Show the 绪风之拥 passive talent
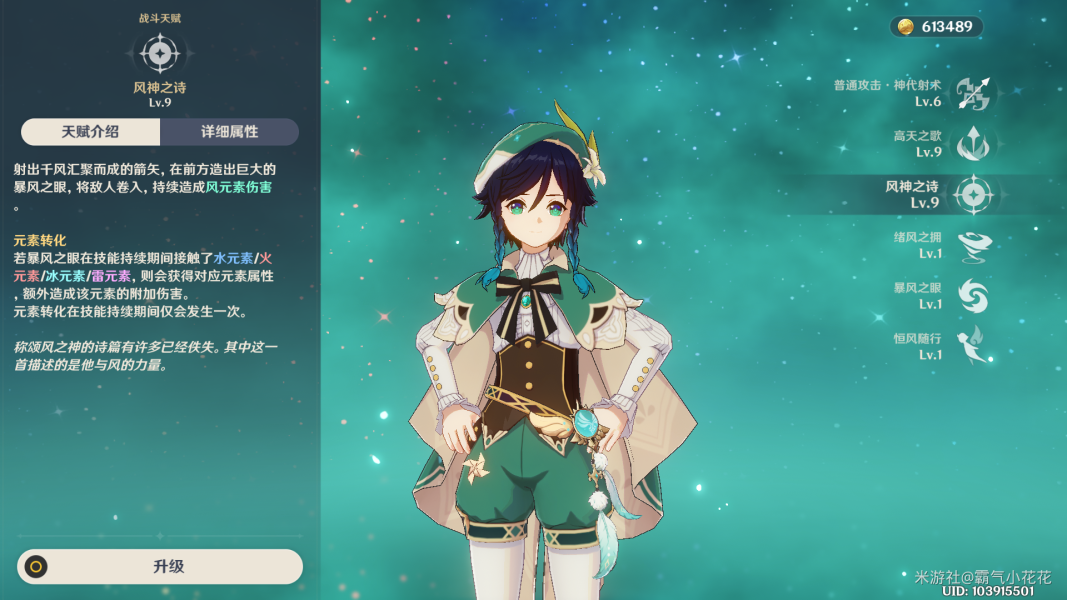Viewport: 1067px width, 600px height. point(972,245)
